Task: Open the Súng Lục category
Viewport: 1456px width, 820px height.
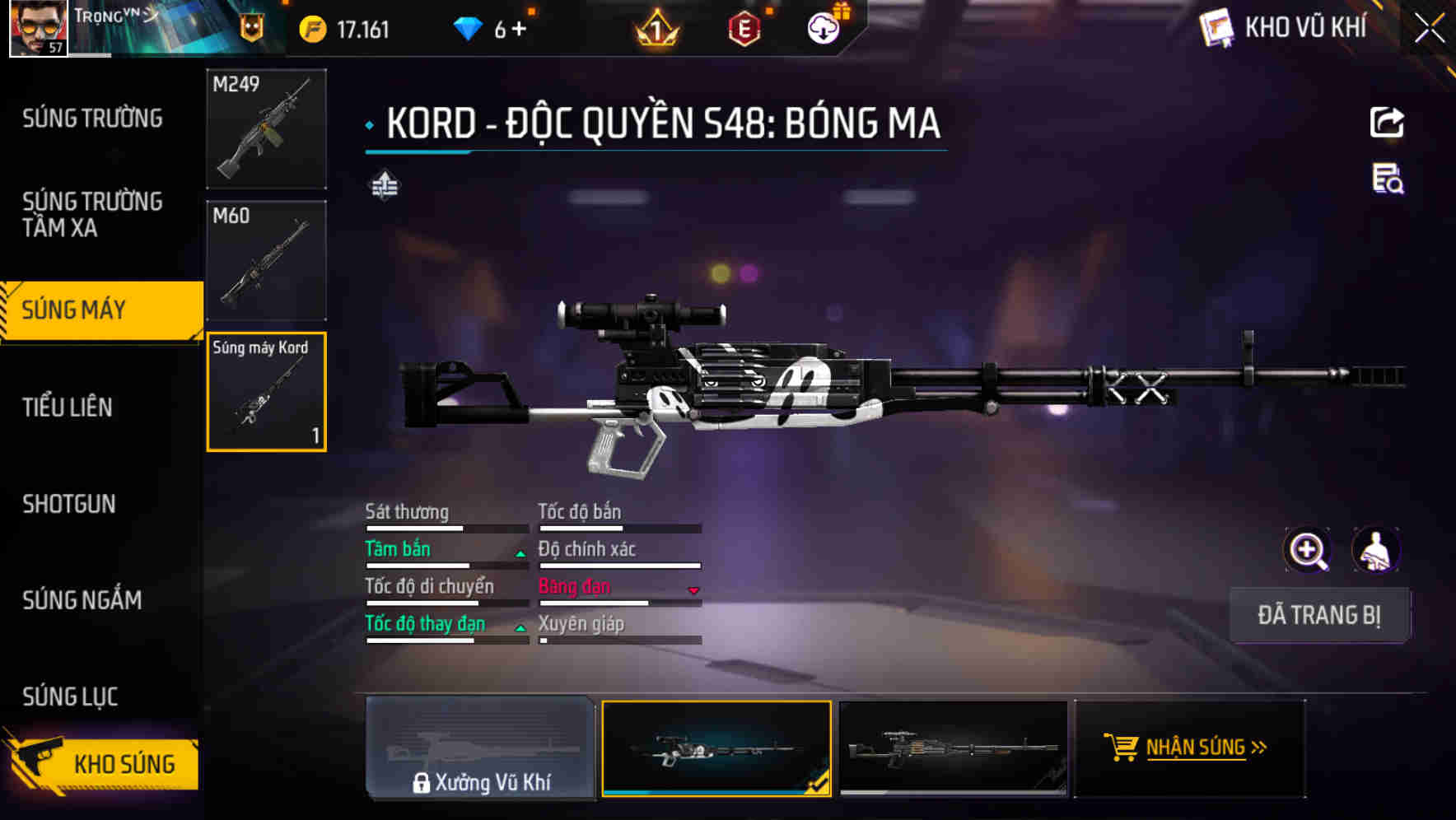Action: pos(70,697)
